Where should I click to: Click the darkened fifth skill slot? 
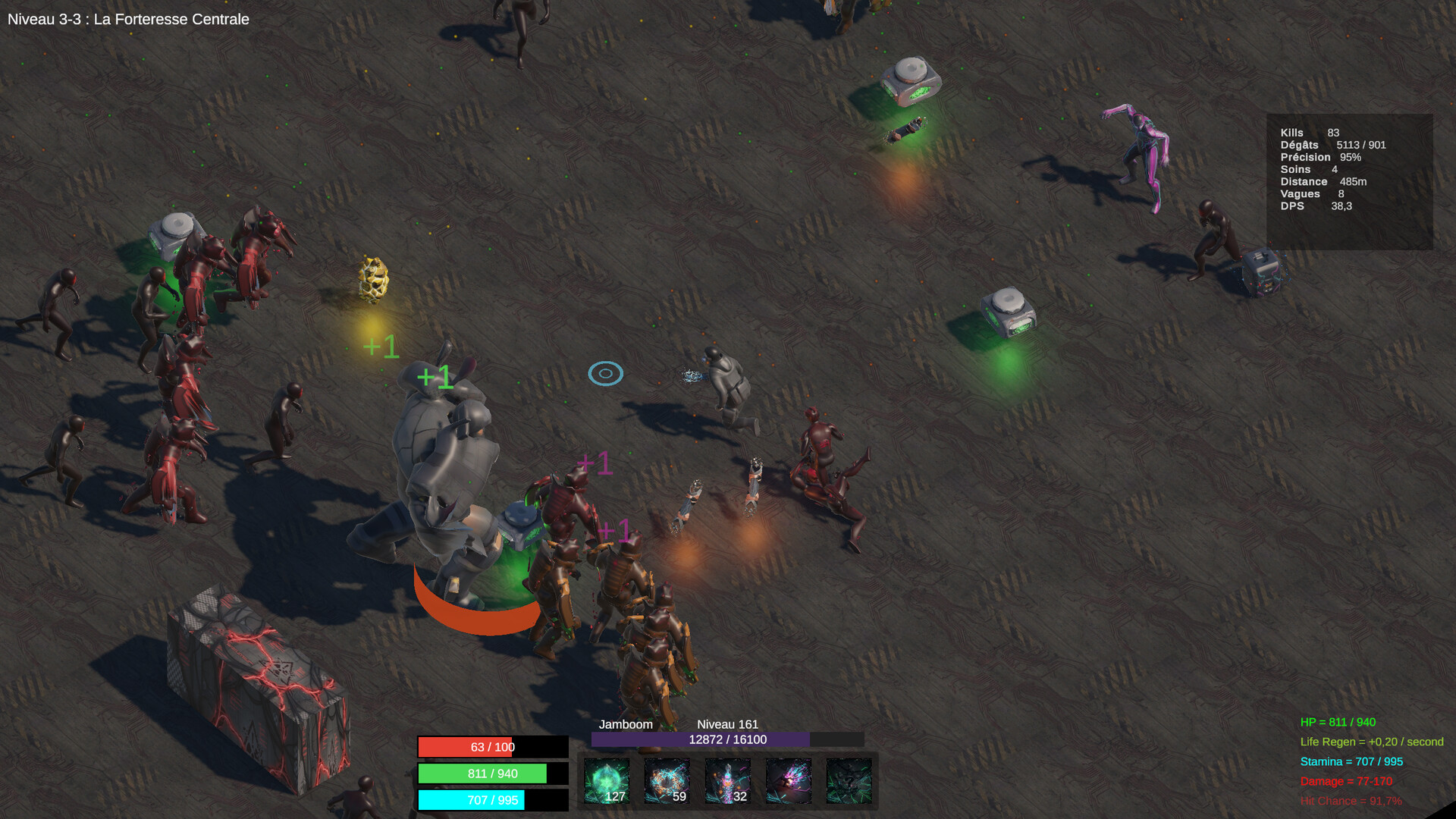click(x=849, y=781)
